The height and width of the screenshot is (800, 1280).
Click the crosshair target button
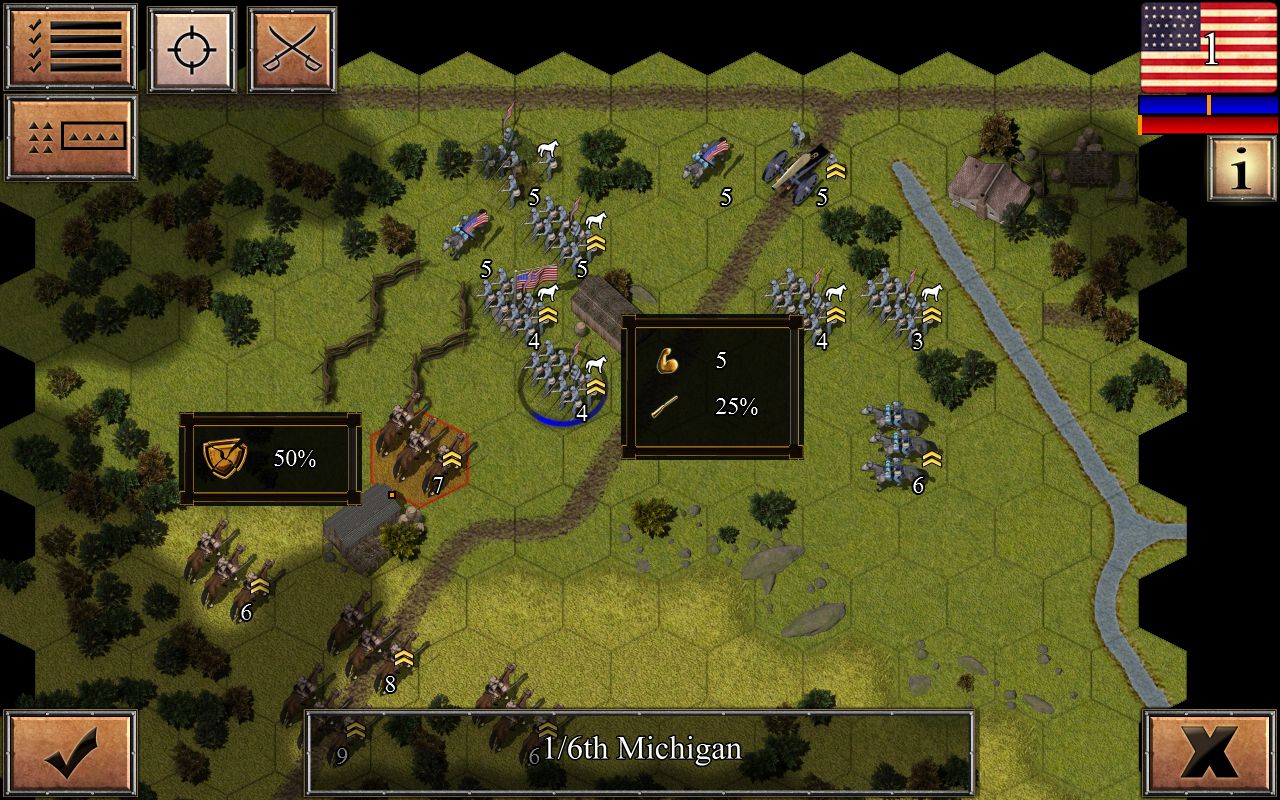(192, 50)
